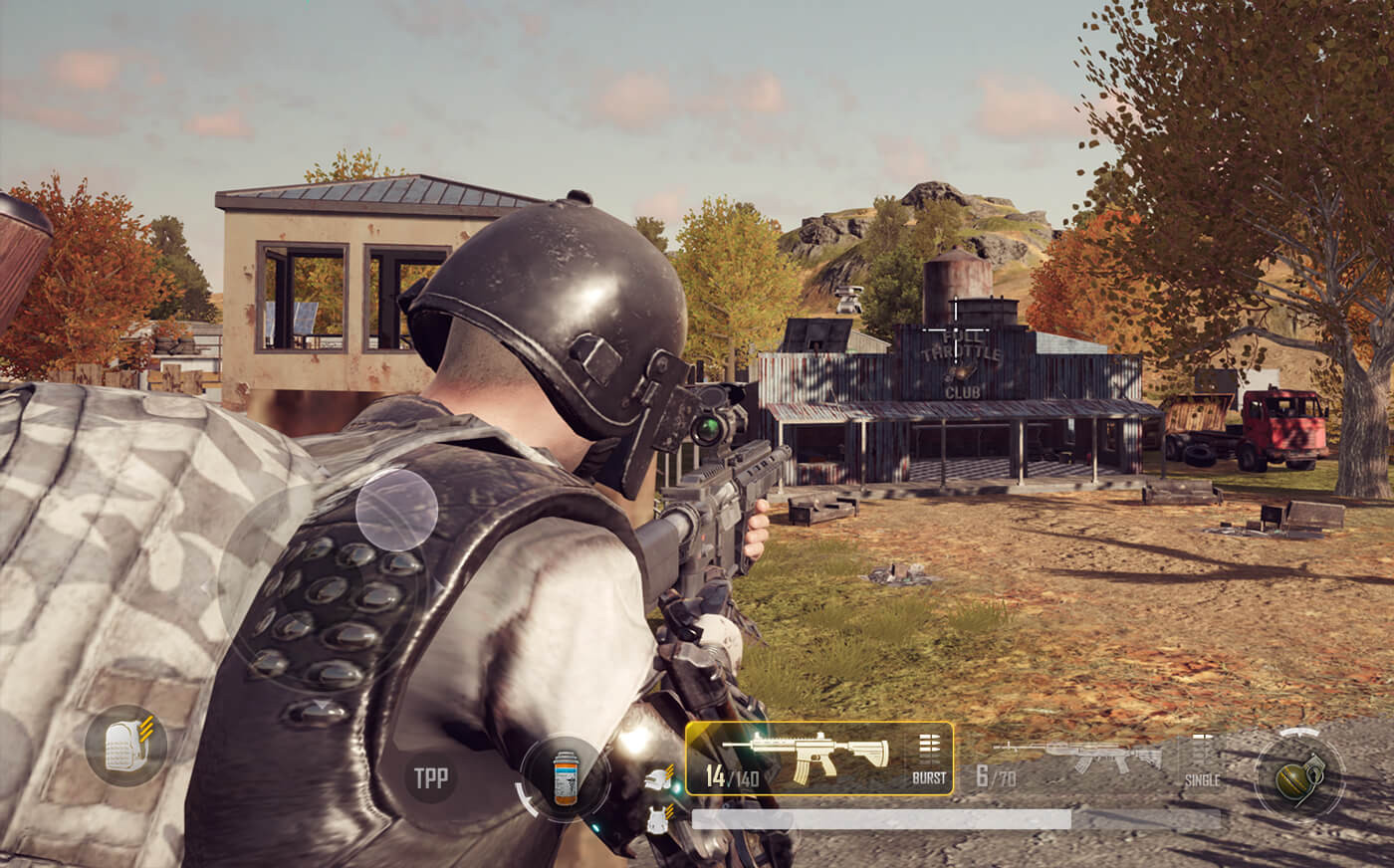Set secondary weapon to SINGLE fire
The width and height of the screenshot is (1394, 868).
click(x=1202, y=779)
